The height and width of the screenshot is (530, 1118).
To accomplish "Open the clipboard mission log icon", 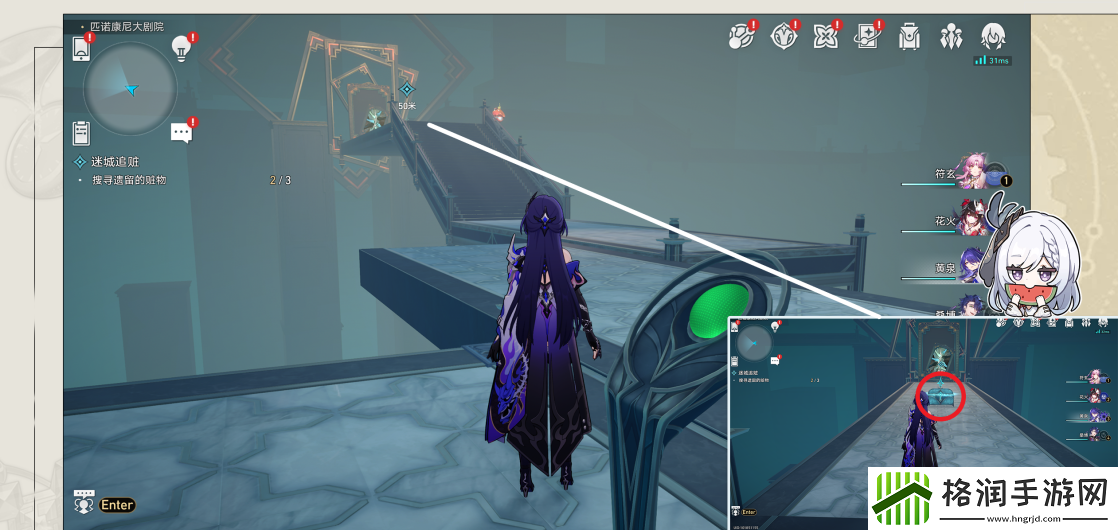I will click(x=82, y=132).
